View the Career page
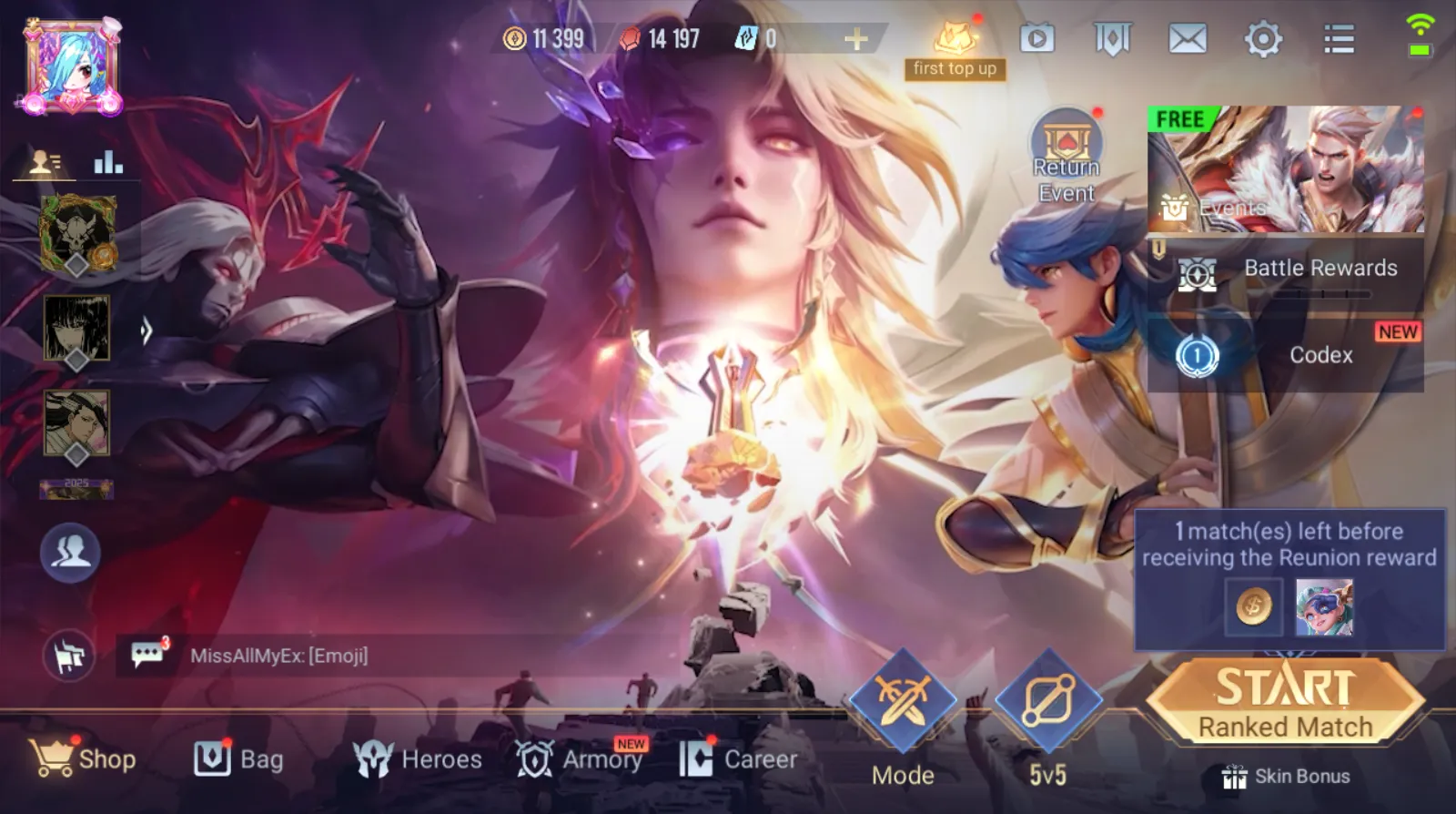This screenshot has width=1456, height=814. (738, 758)
